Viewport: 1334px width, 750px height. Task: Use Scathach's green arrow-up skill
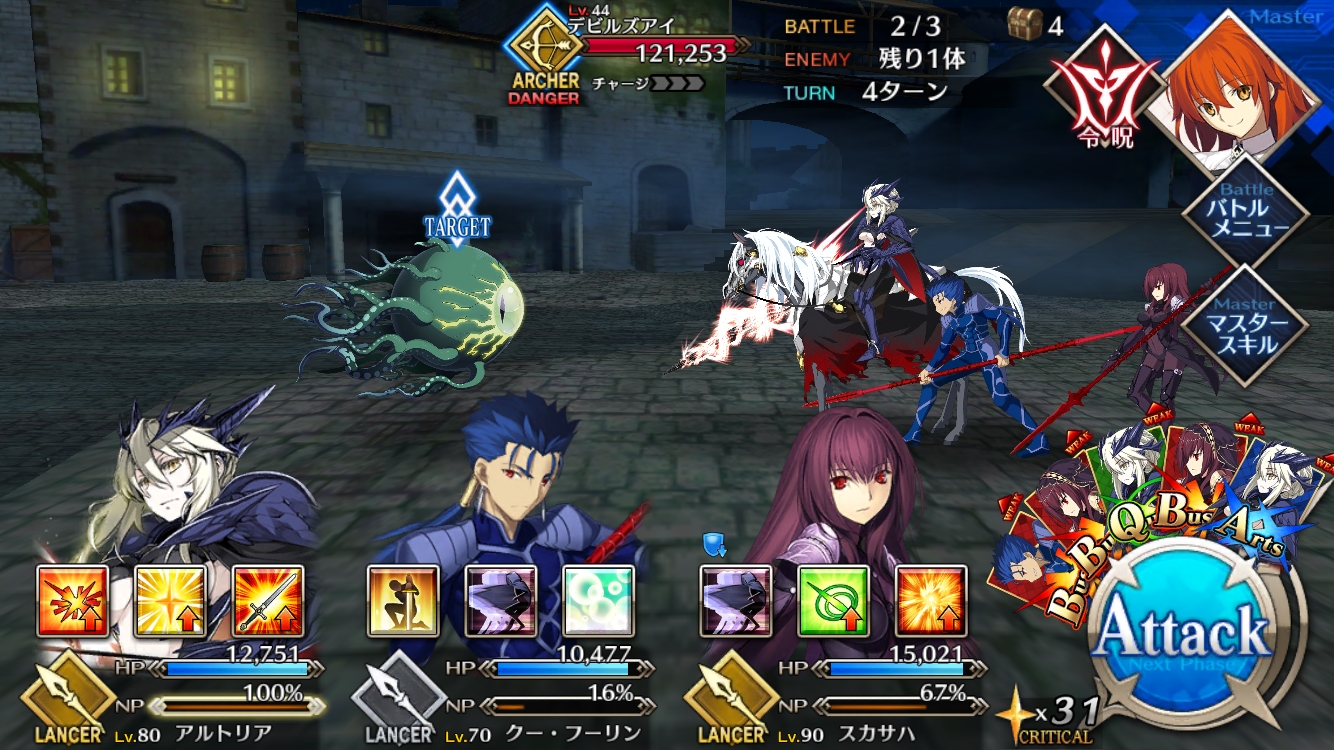click(833, 602)
